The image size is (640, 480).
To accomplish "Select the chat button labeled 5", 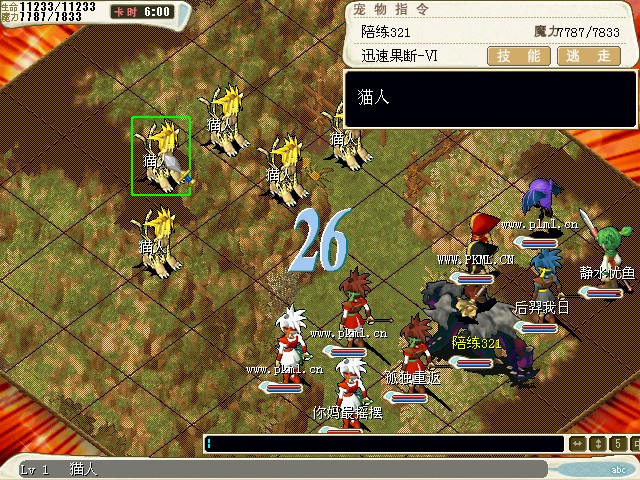I will (x=620, y=443).
